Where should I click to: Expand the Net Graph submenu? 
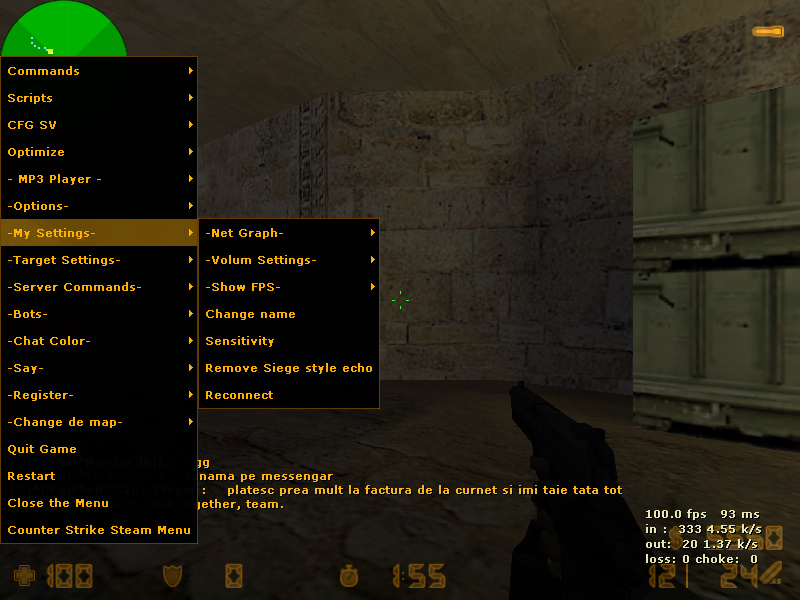pyautogui.click(x=289, y=233)
